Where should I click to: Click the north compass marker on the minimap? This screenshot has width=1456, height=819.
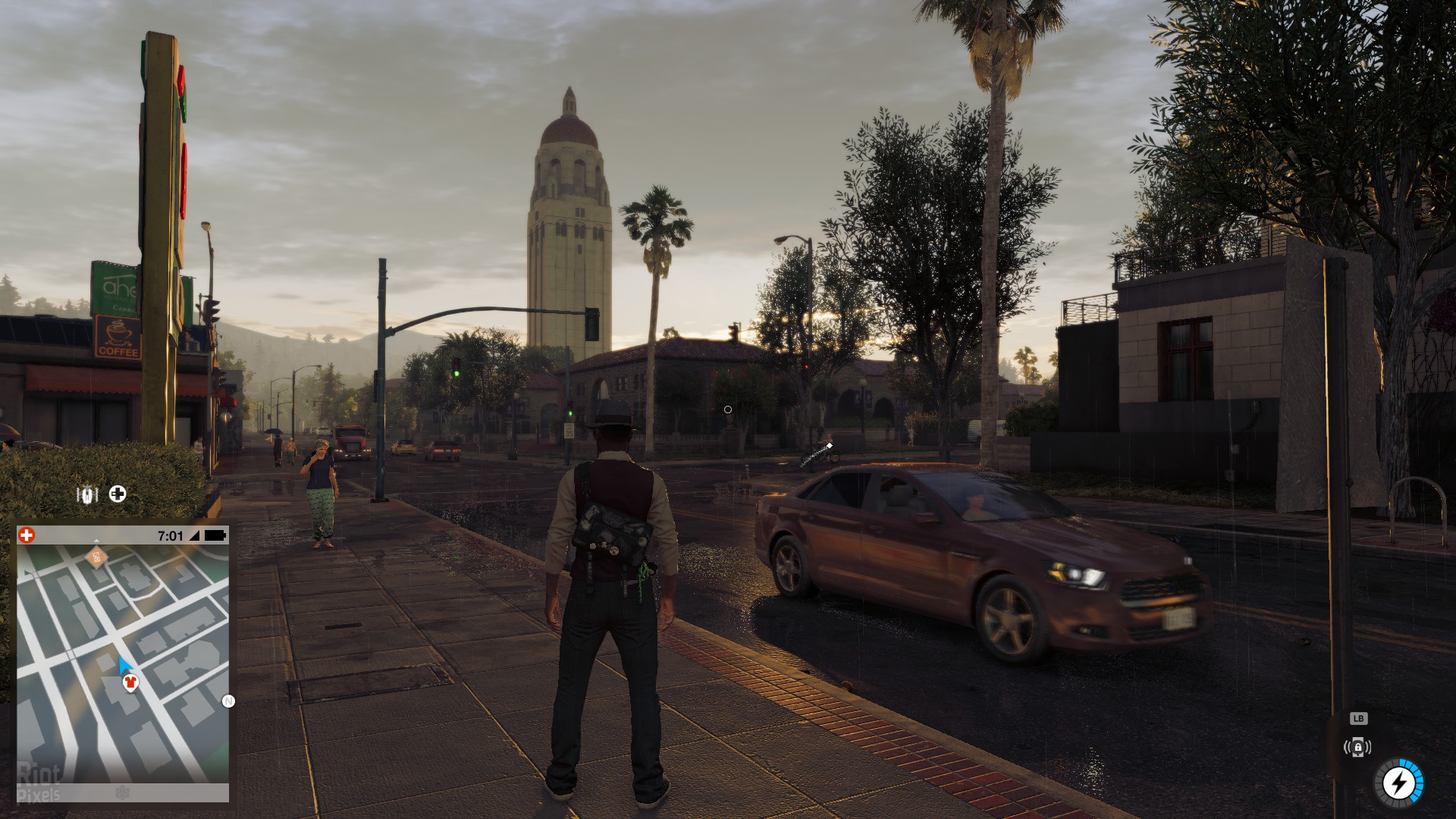pyautogui.click(x=228, y=701)
